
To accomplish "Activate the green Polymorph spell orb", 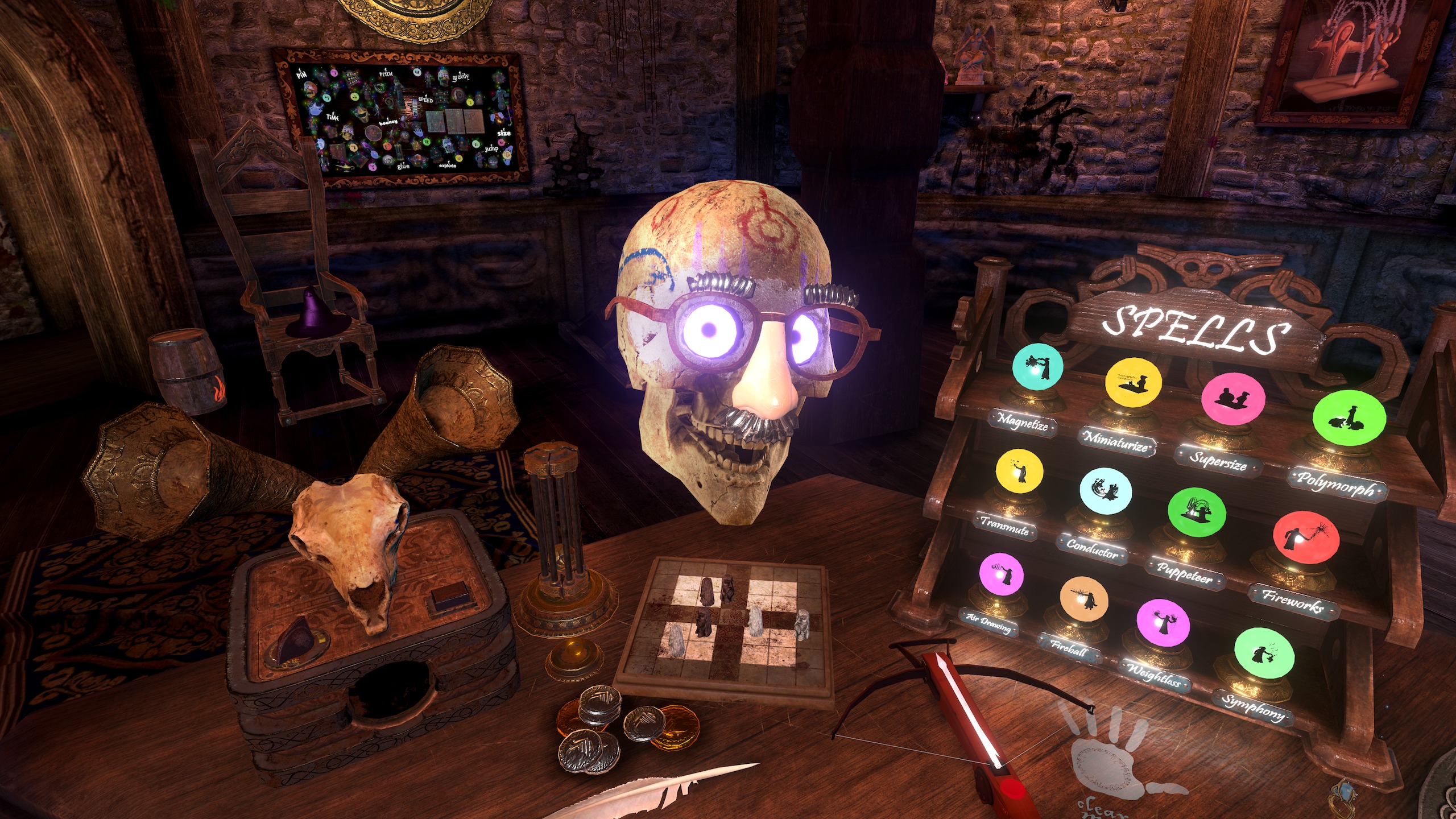I will [1349, 419].
